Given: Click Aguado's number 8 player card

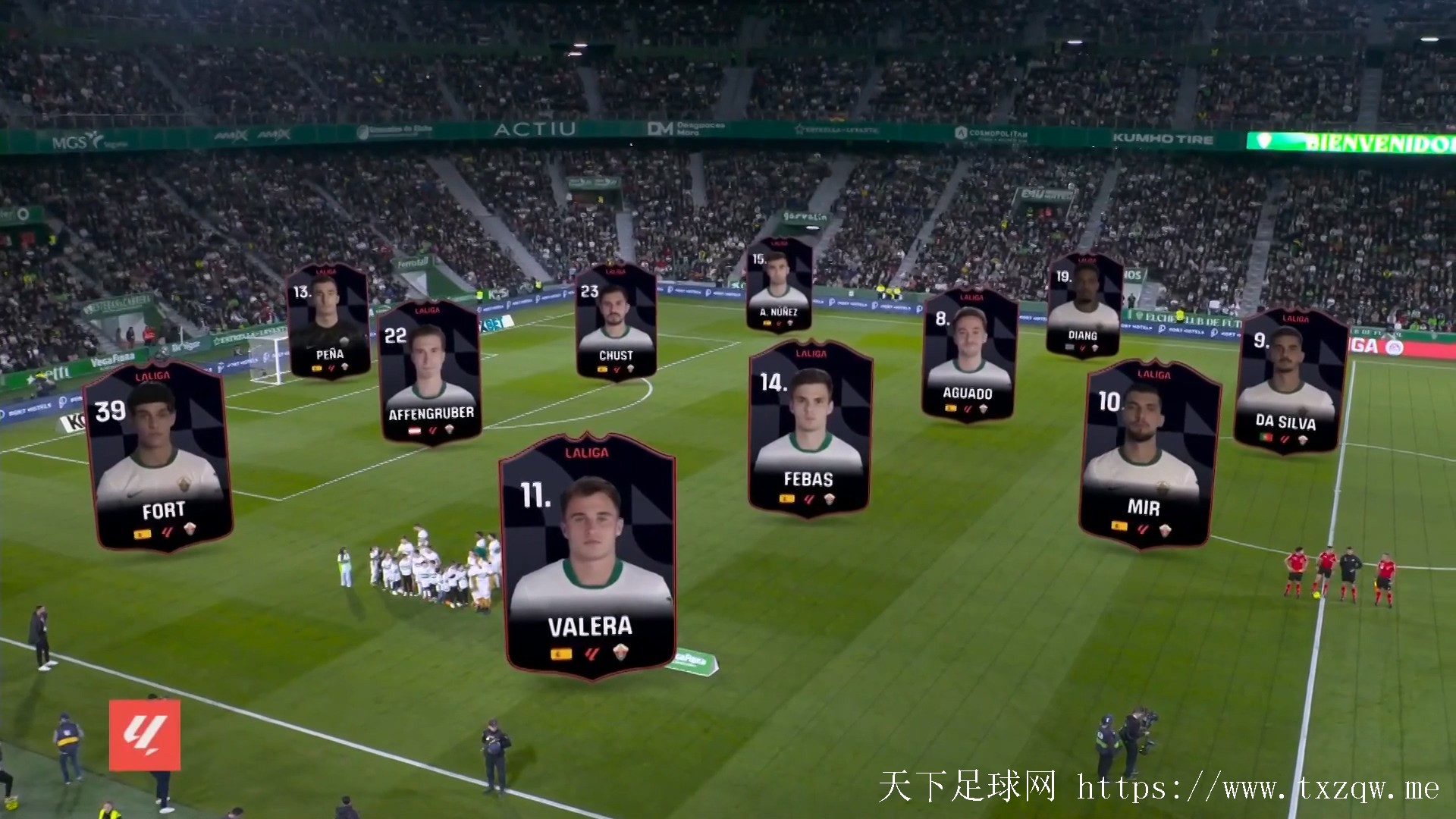Looking at the screenshot, I should (968, 355).
